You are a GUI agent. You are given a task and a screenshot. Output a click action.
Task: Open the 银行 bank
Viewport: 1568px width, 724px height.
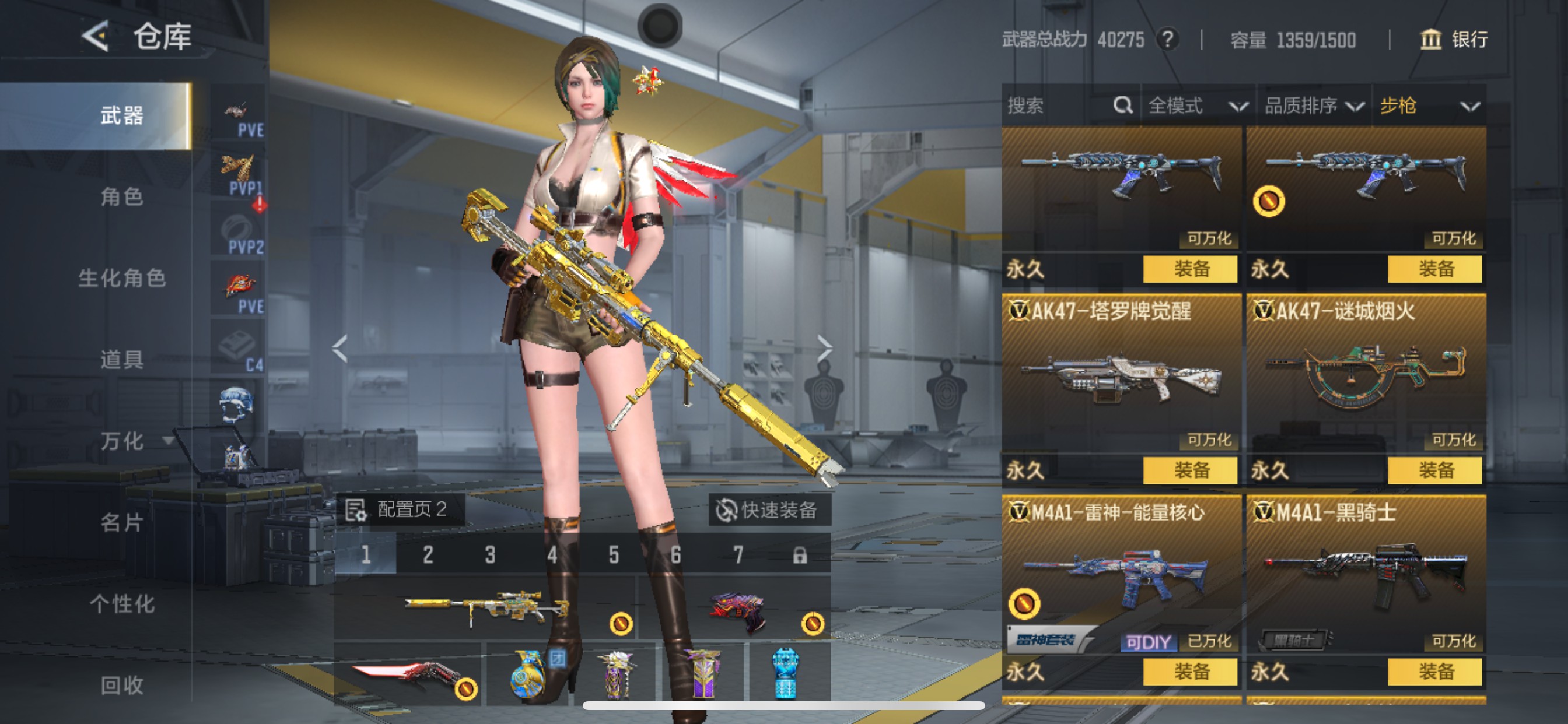point(1454,40)
